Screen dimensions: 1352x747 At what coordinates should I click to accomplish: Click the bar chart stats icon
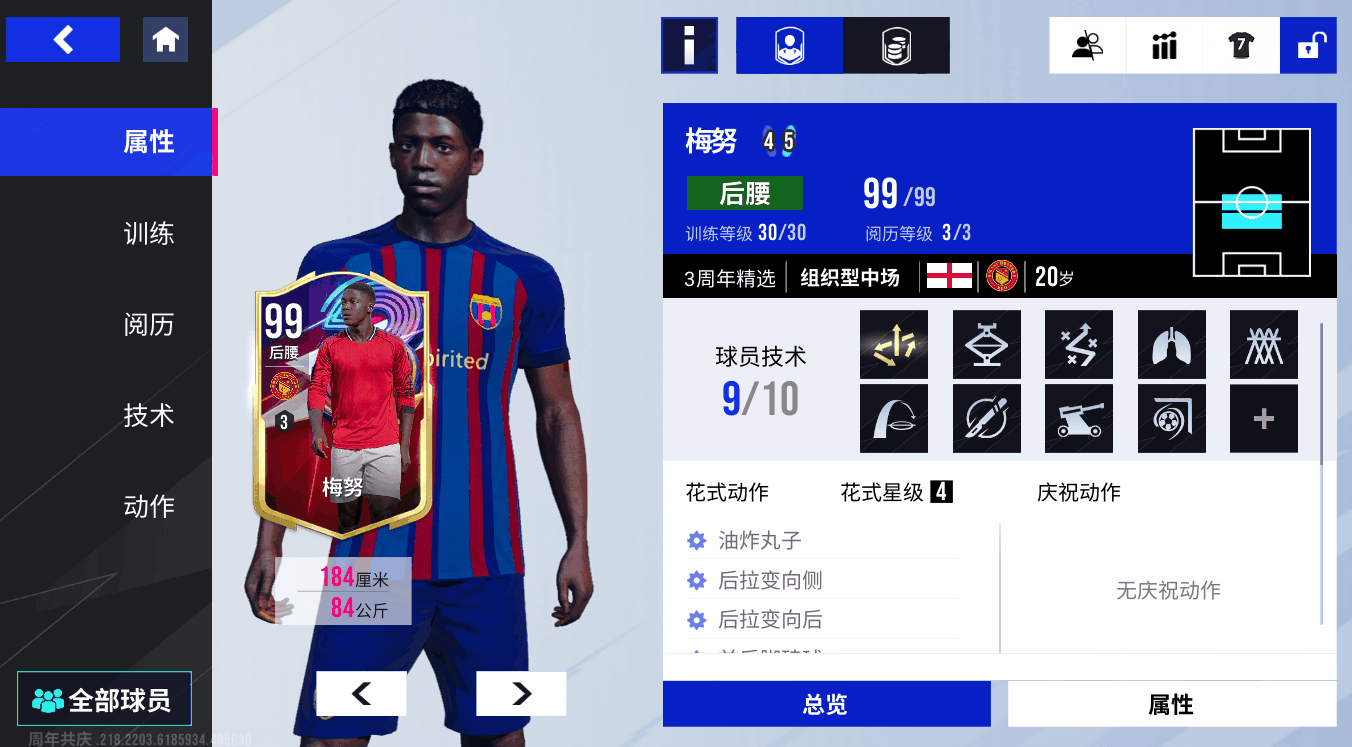(x=1164, y=46)
